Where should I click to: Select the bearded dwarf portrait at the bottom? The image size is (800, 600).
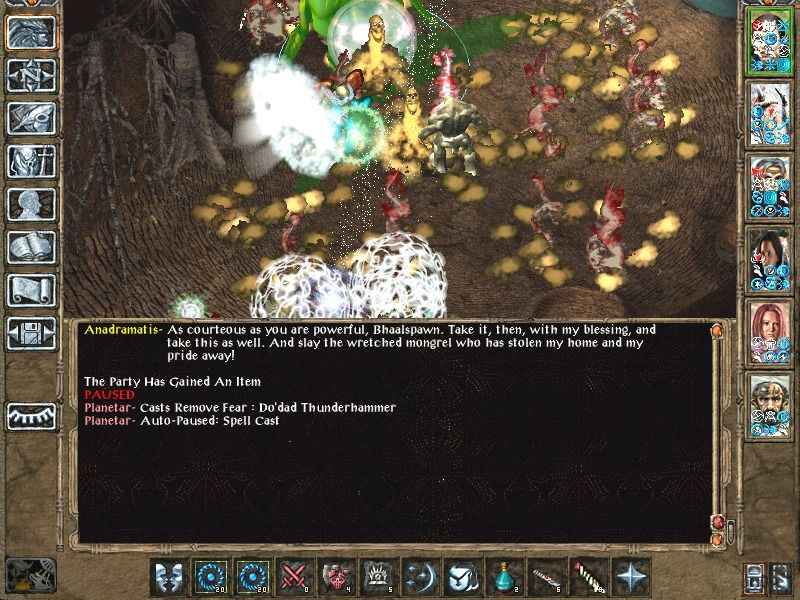(x=772, y=406)
